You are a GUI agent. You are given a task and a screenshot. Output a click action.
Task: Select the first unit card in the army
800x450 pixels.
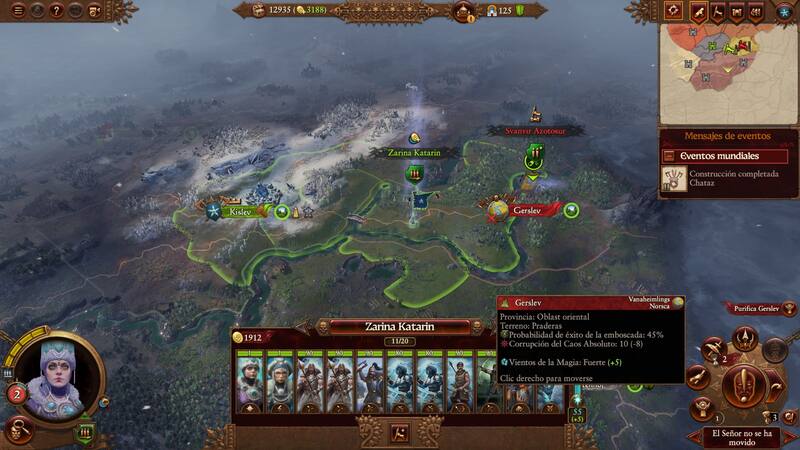click(247, 384)
